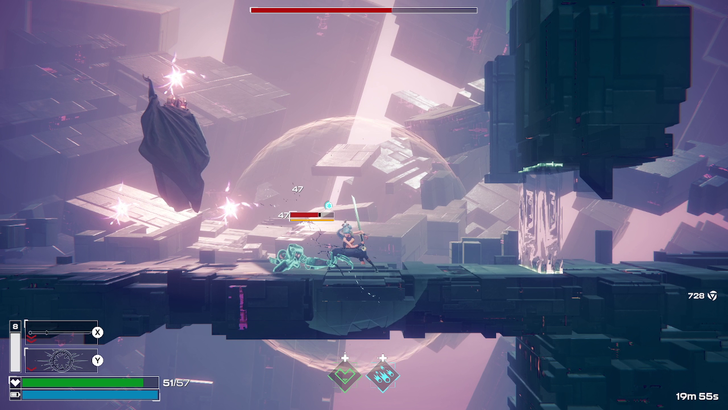Screen dimensions: 728x410
Task: Click the green heart diamond upgrade icon
Action: [x=345, y=376]
